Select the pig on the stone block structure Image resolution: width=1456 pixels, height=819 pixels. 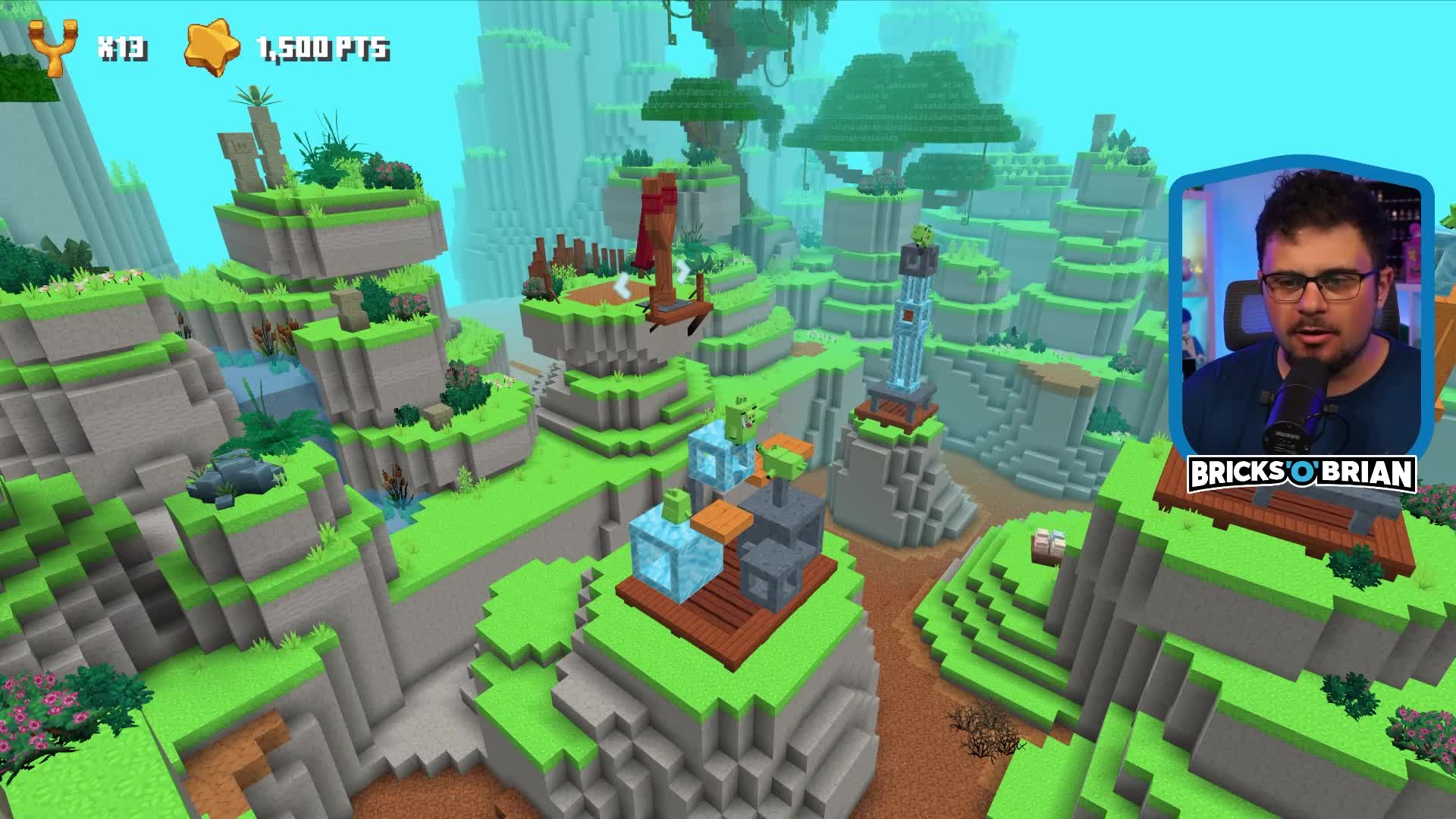781,461
